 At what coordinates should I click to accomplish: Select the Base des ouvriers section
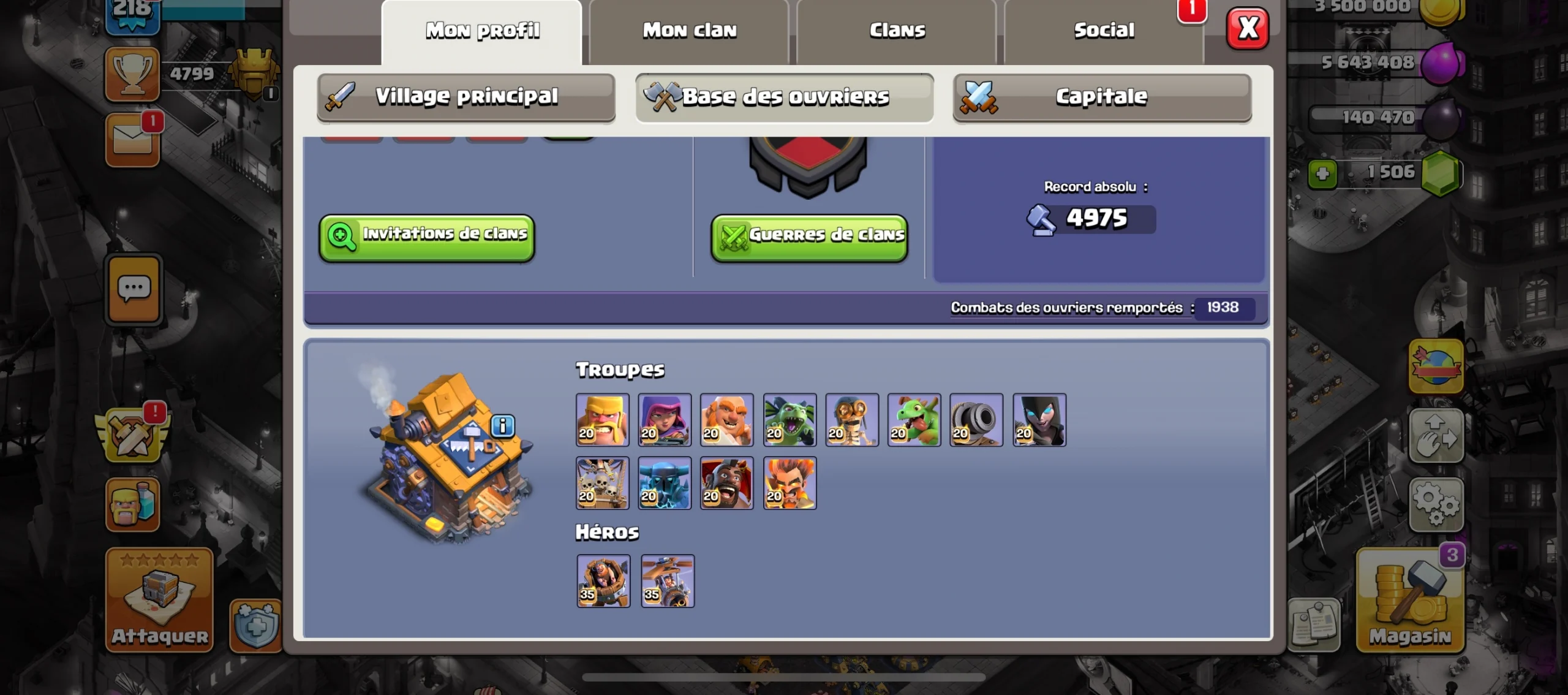point(784,97)
